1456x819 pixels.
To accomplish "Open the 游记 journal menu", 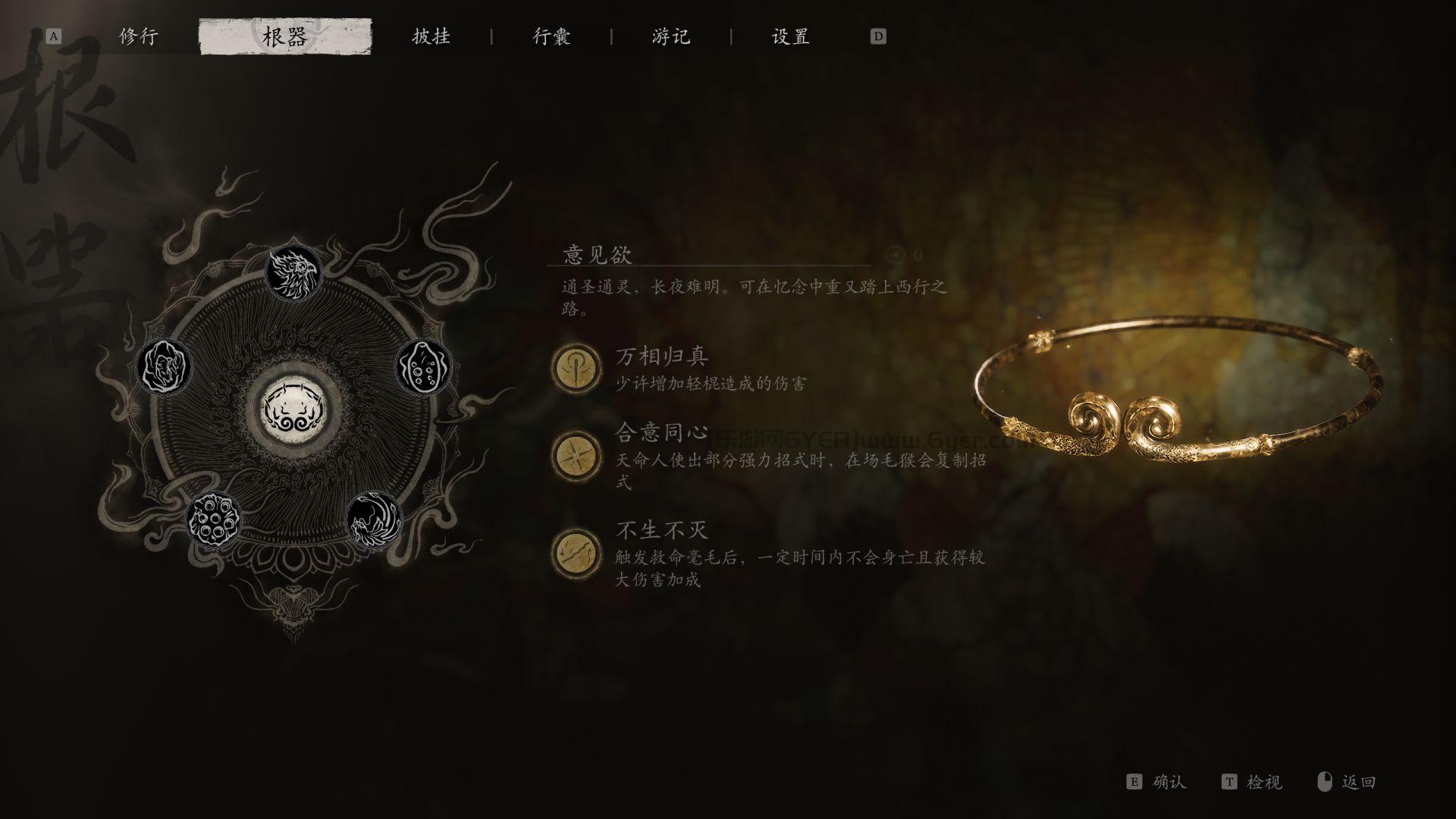I will point(669,36).
